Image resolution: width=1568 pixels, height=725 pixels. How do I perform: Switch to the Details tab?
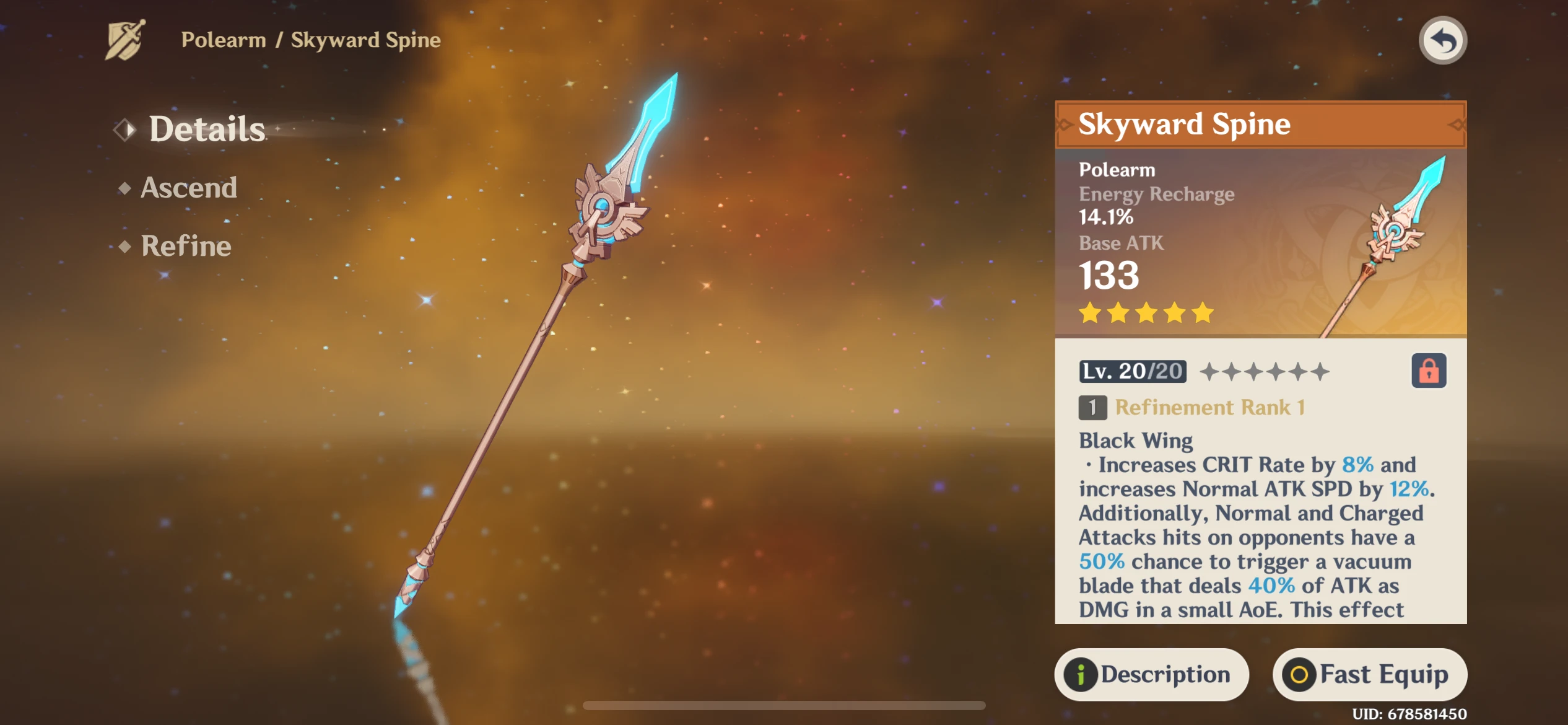click(206, 129)
